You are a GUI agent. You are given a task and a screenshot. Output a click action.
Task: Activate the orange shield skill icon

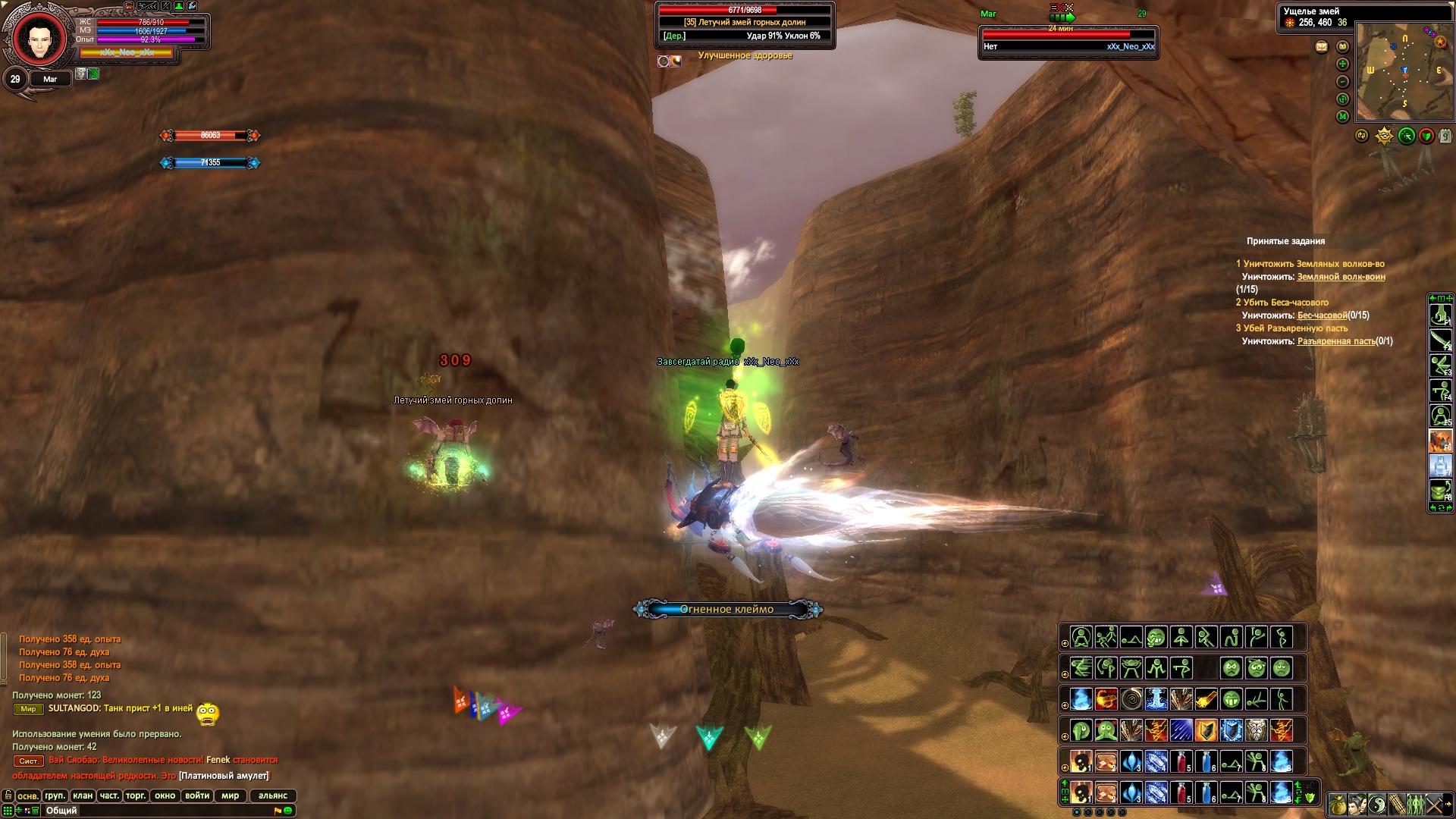tap(1206, 731)
